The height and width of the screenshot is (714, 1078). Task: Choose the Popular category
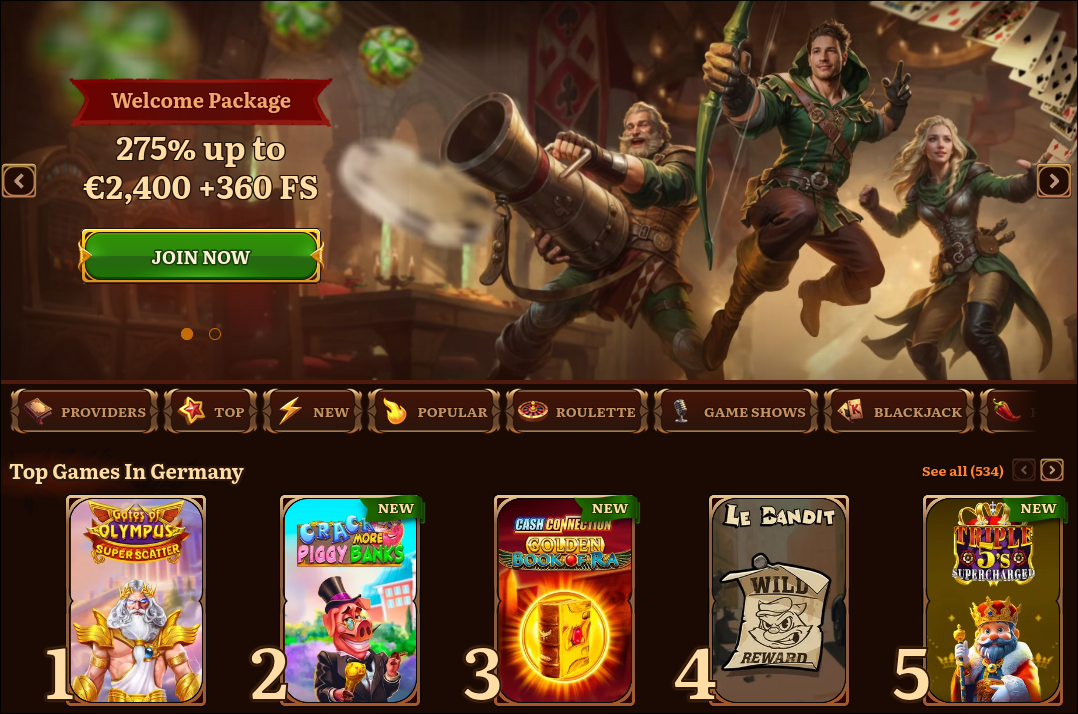click(x=435, y=411)
